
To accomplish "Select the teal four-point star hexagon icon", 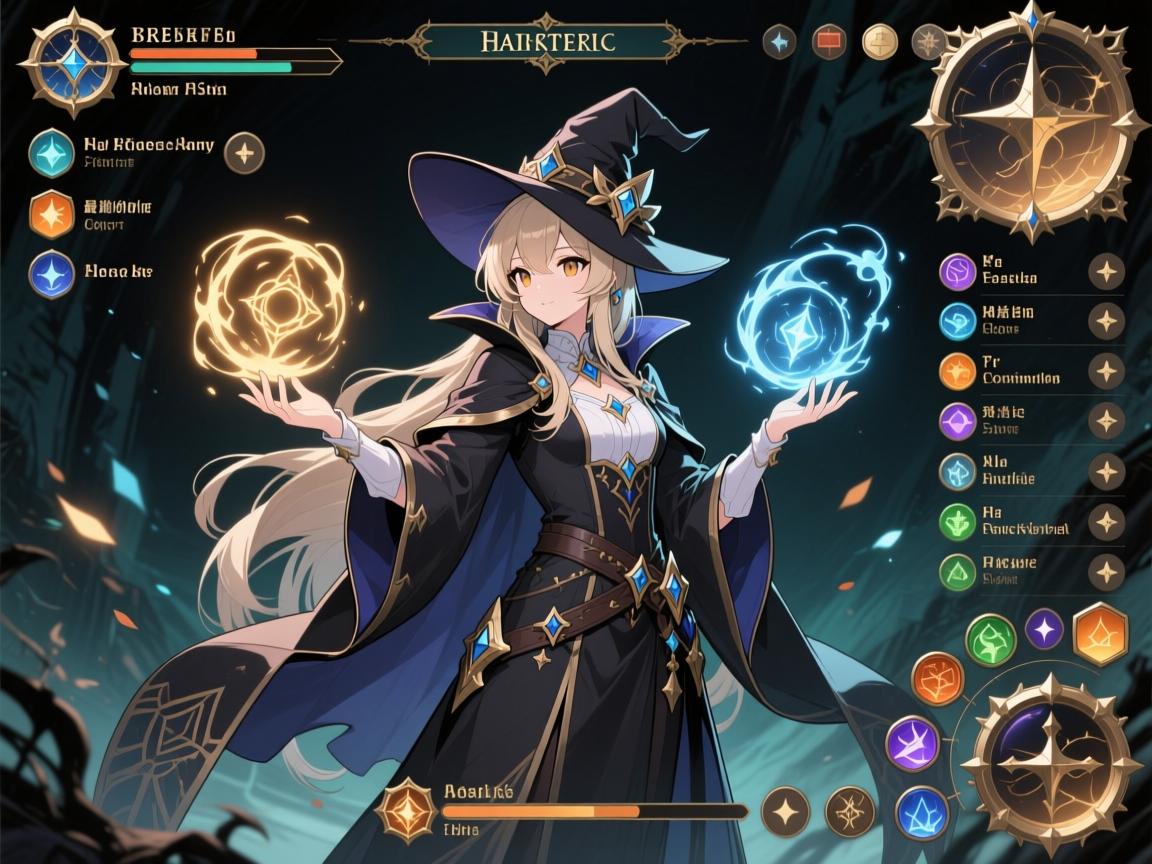I will (53, 153).
